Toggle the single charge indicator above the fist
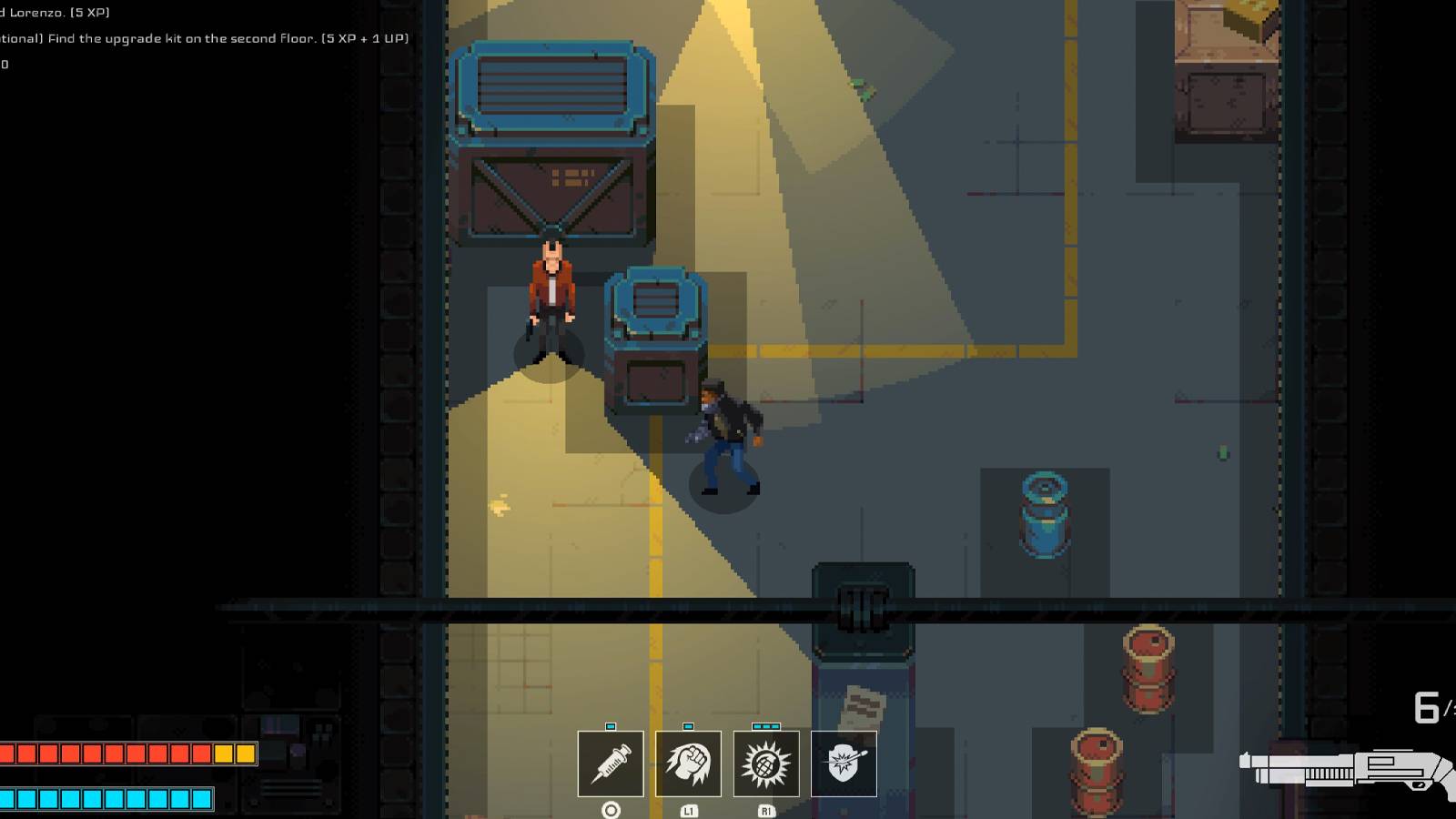 click(x=687, y=726)
